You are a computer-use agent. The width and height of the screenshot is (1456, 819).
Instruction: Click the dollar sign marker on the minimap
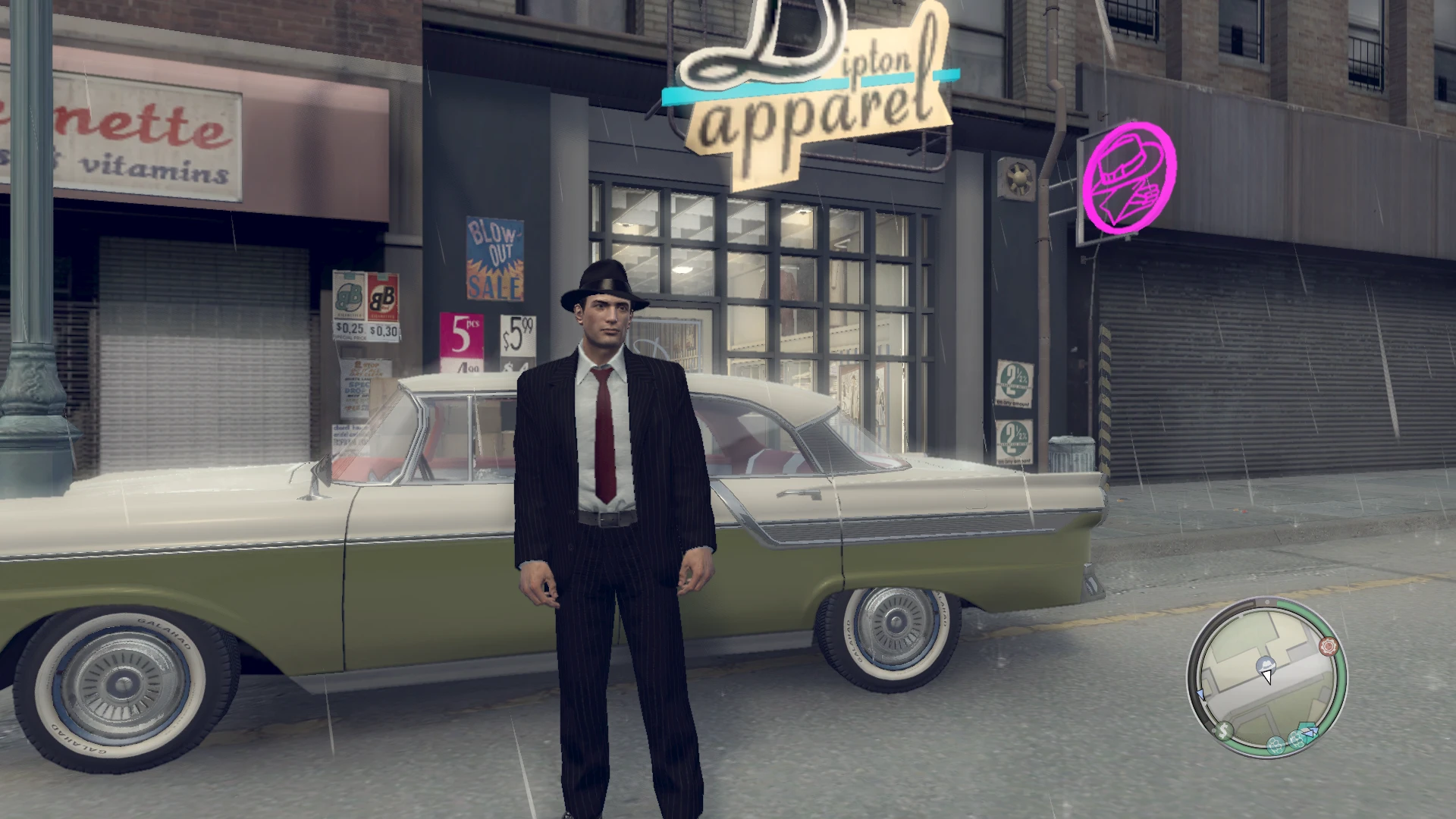click(x=1223, y=731)
